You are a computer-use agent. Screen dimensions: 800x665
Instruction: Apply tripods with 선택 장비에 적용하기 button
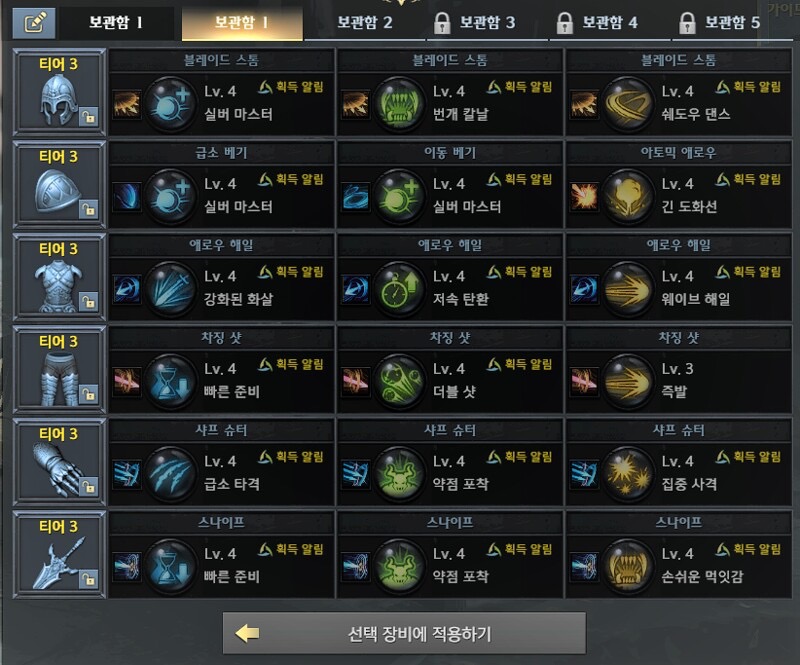[x=404, y=634]
